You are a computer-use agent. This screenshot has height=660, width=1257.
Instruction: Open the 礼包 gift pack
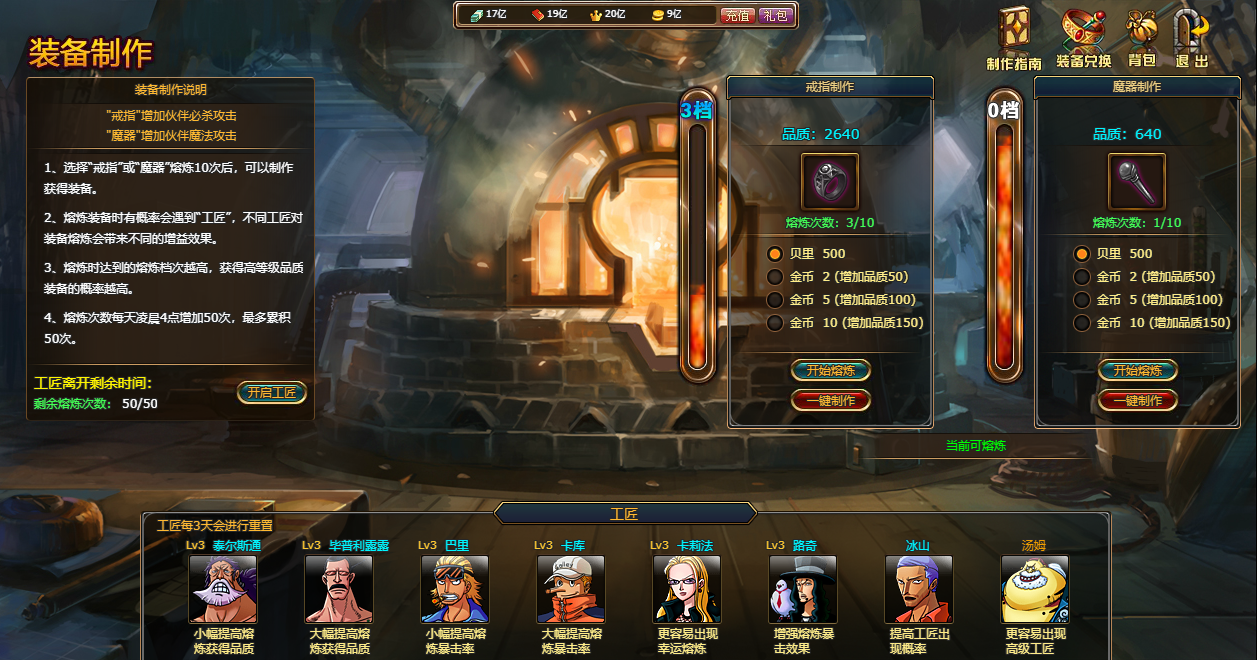pos(775,15)
